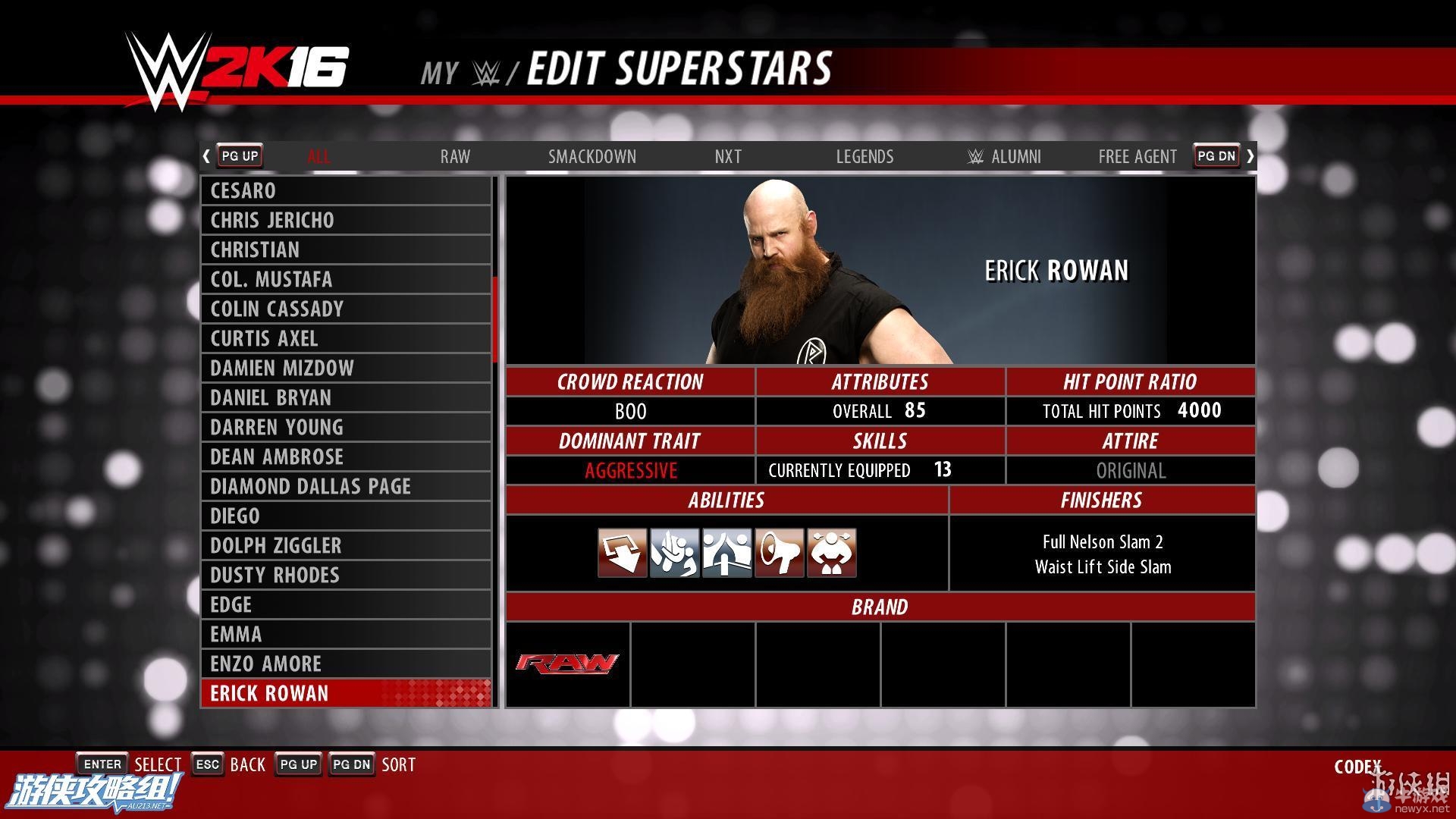Click SORT in the bottom command bar
Screen dimensions: 1456x819
coord(399,764)
